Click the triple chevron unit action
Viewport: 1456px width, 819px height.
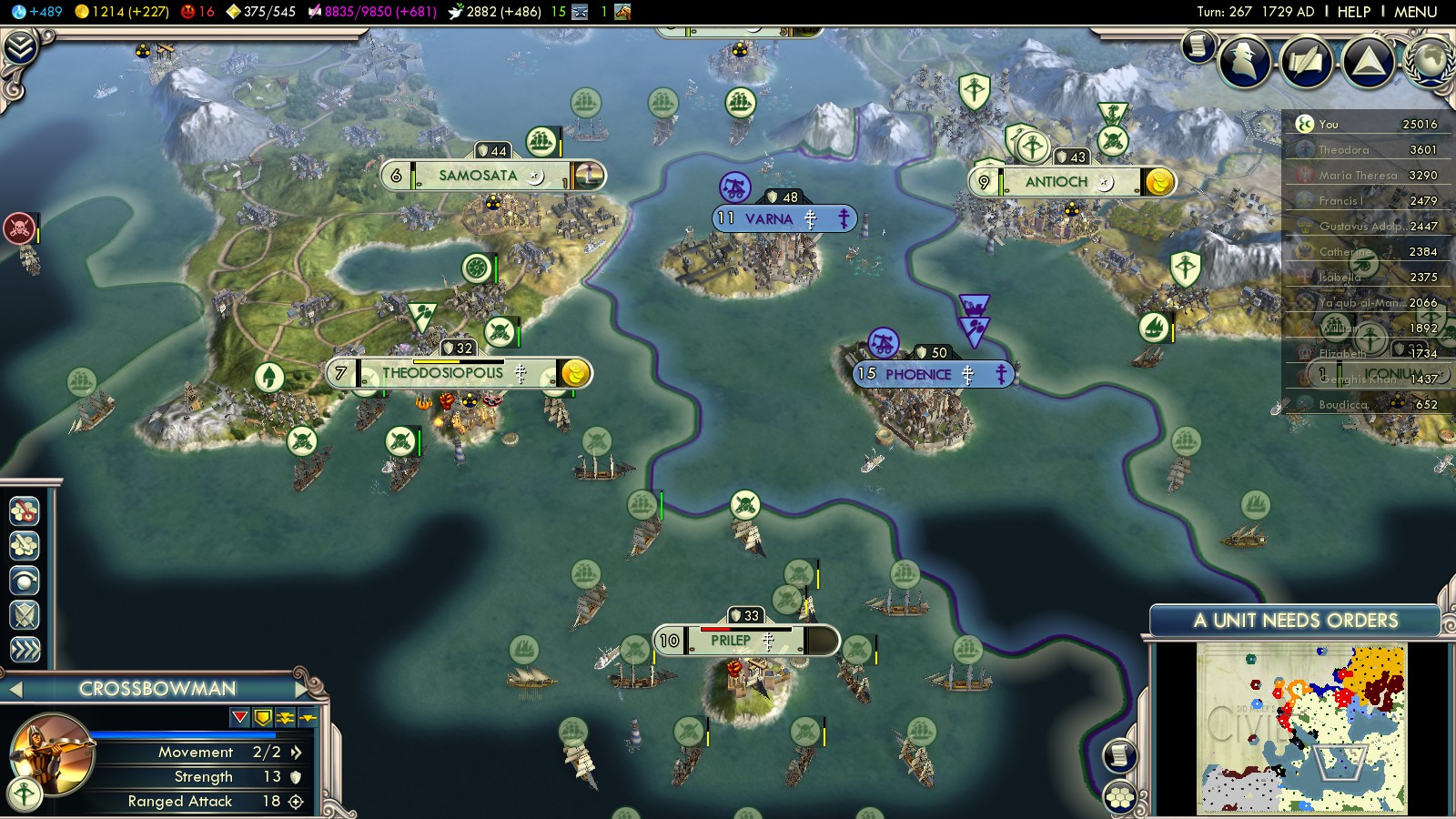coord(25,649)
